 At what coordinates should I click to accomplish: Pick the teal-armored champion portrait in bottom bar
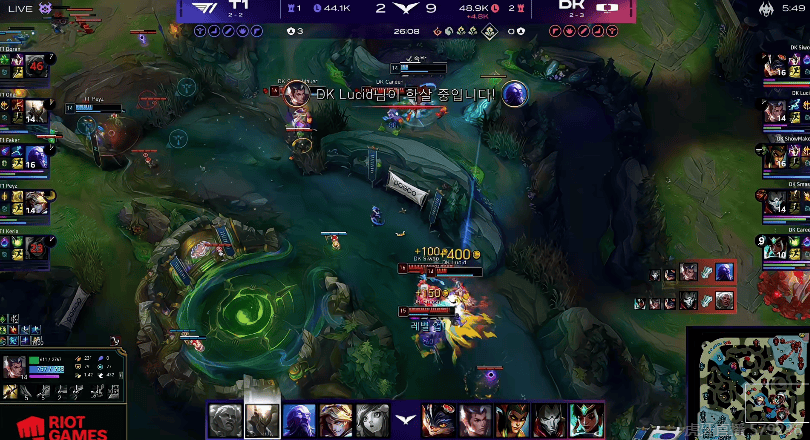(587, 421)
